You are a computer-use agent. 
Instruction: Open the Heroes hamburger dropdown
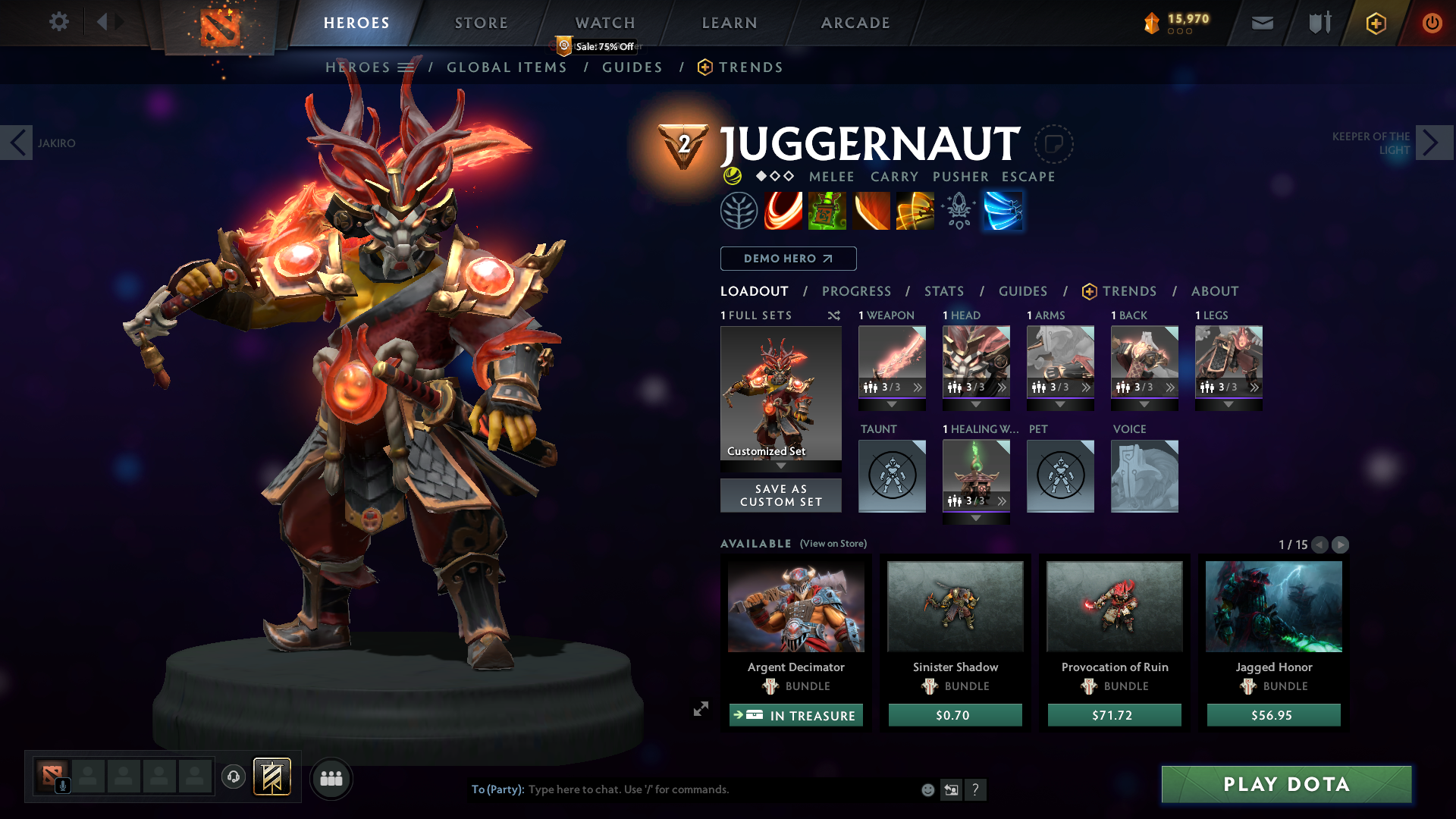click(406, 67)
